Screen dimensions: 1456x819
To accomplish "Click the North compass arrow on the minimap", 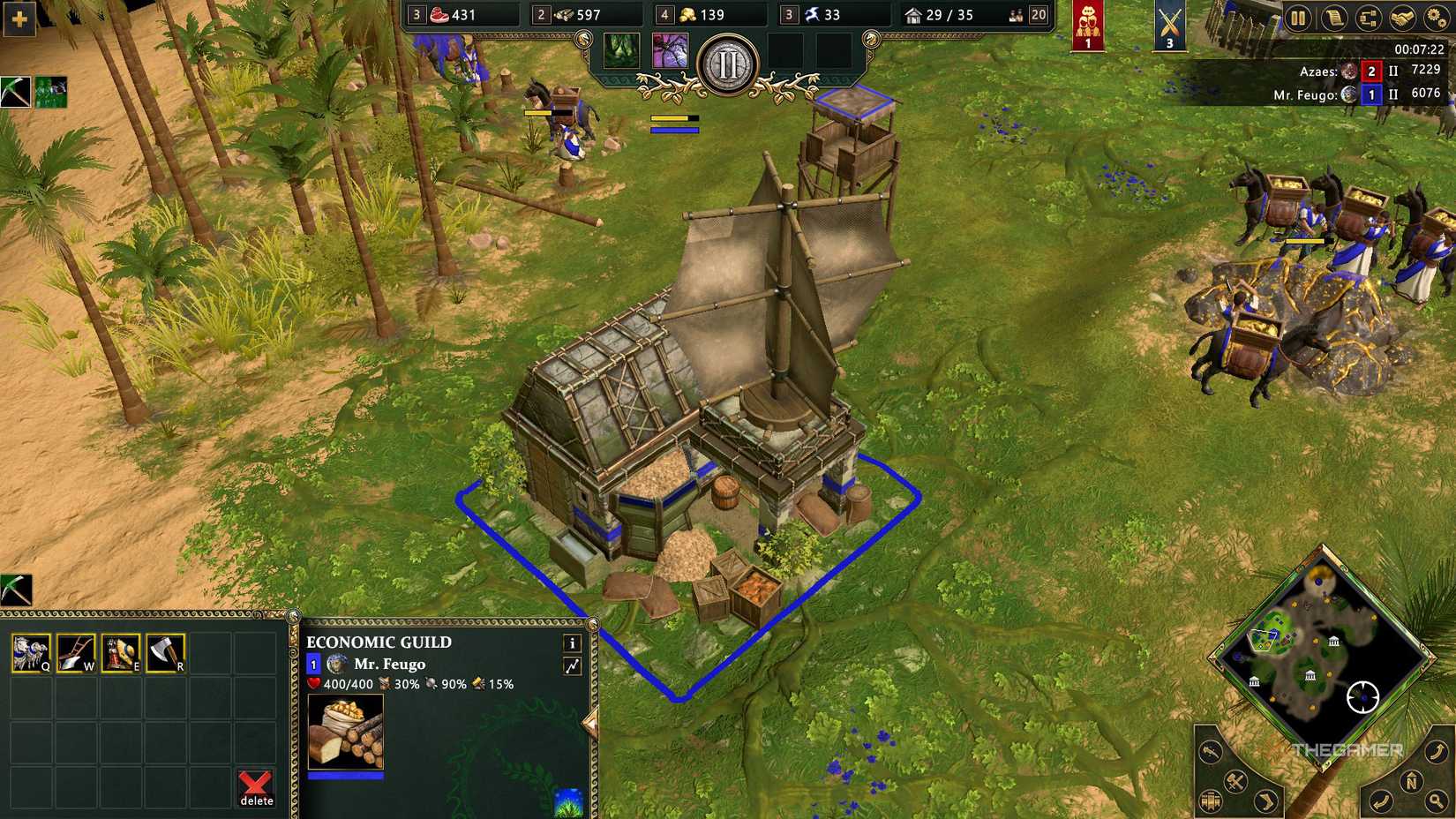I will coord(1412,781).
